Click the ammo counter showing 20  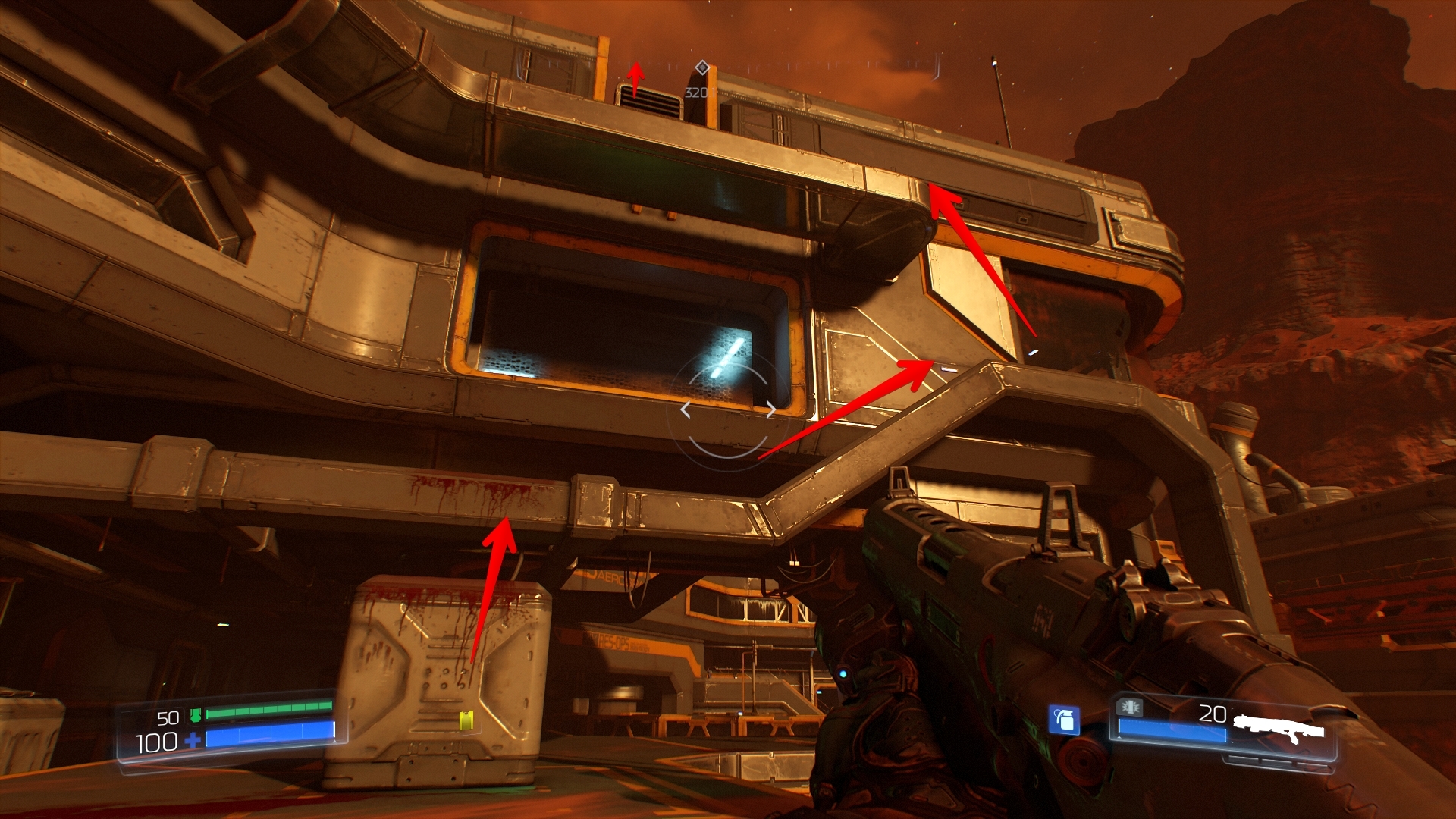click(x=1214, y=713)
